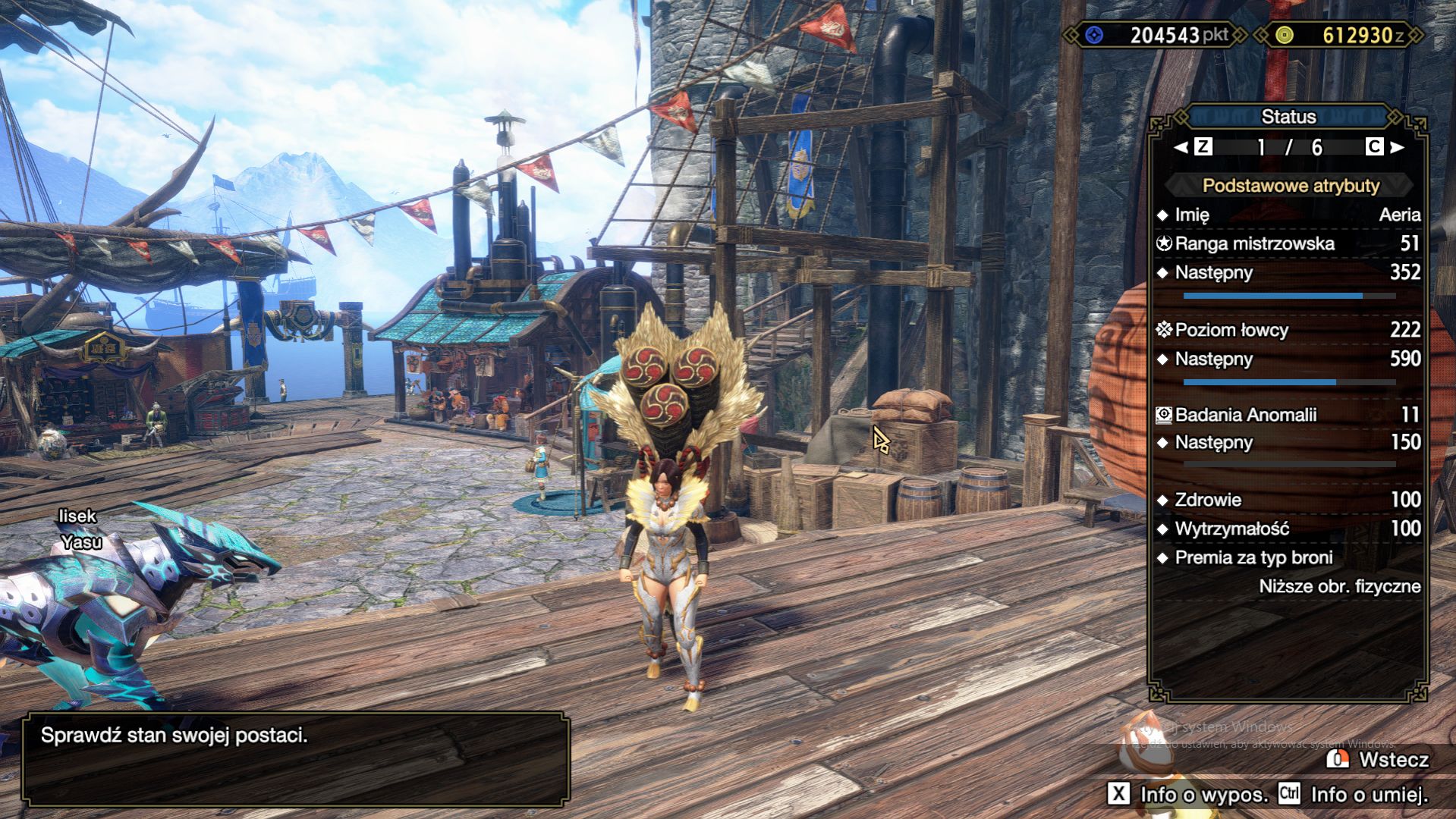Select the Ranga mistrzowska row
1456x819 pixels.
[1288, 243]
